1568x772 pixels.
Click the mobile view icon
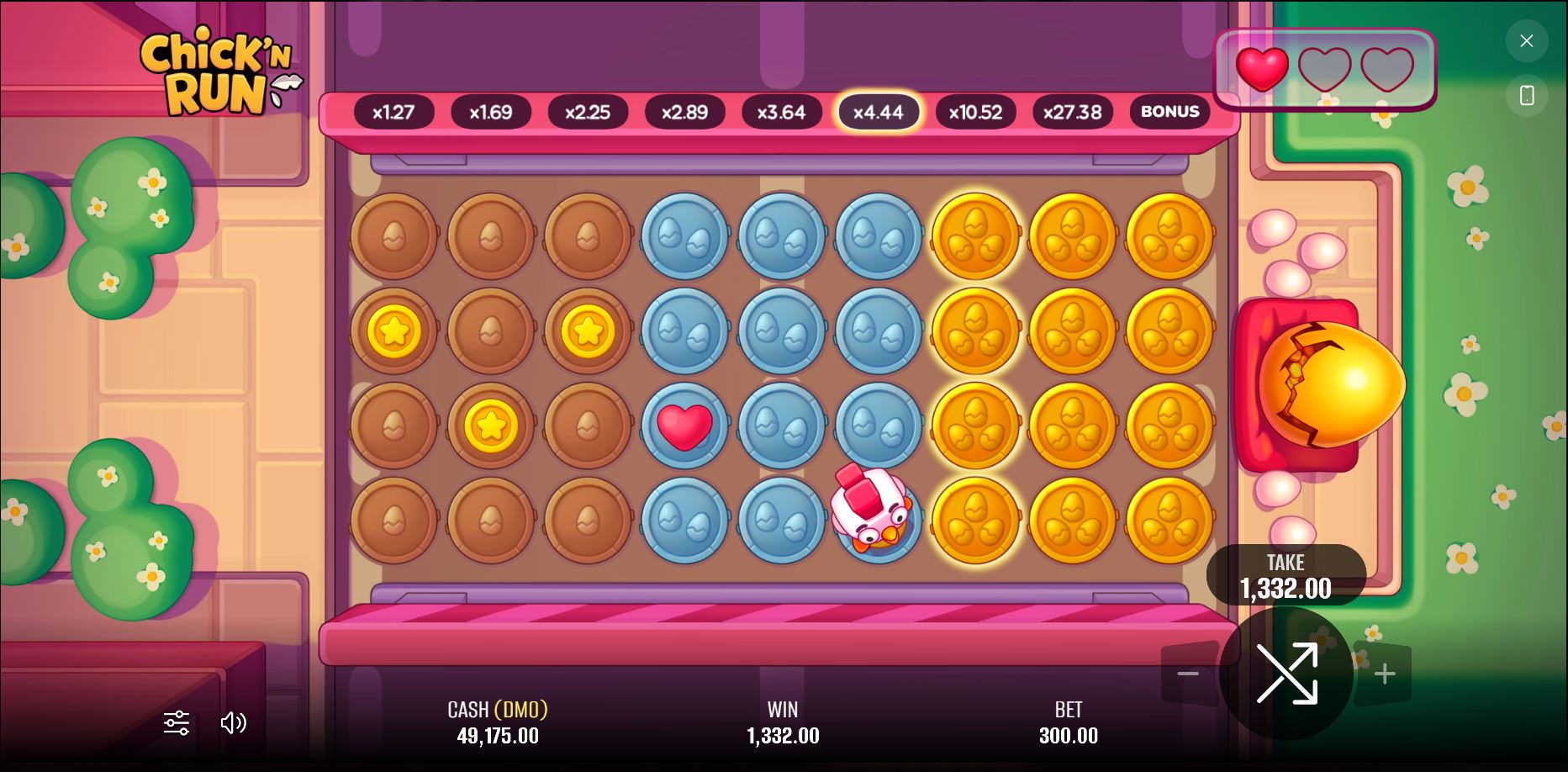pos(1528,95)
